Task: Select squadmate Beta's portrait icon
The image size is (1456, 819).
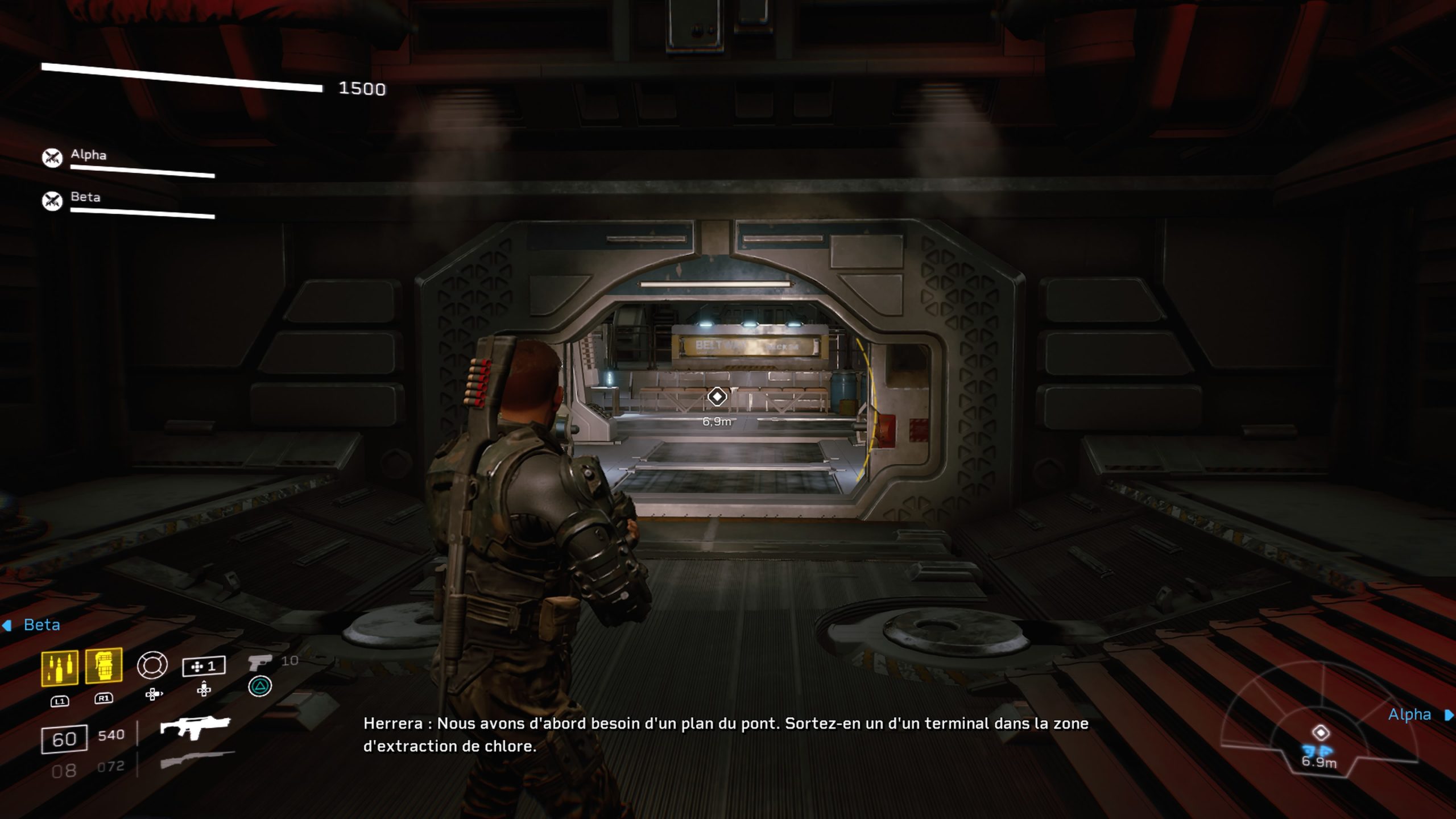Action: [52, 200]
